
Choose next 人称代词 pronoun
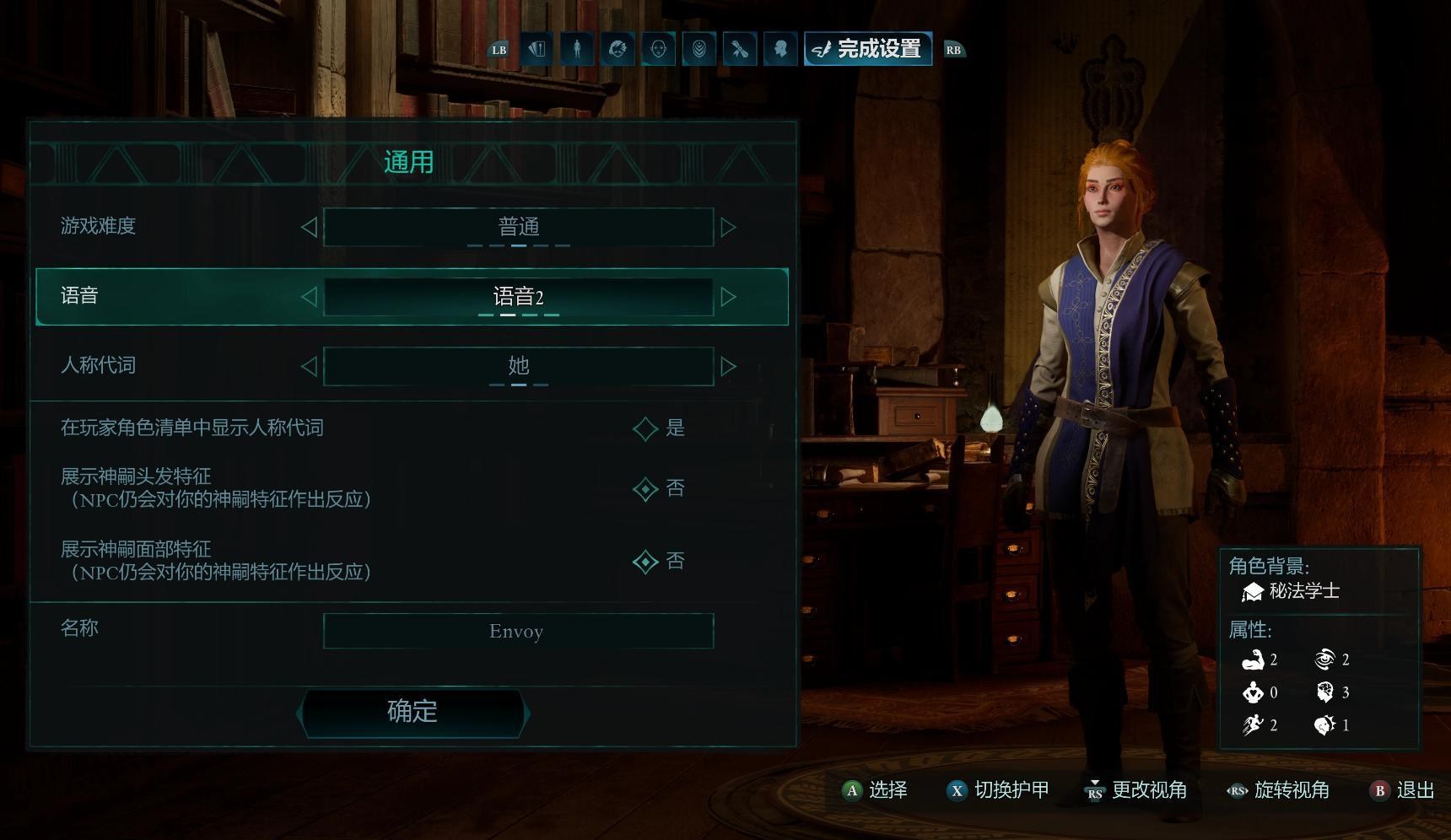[x=728, y=366]
